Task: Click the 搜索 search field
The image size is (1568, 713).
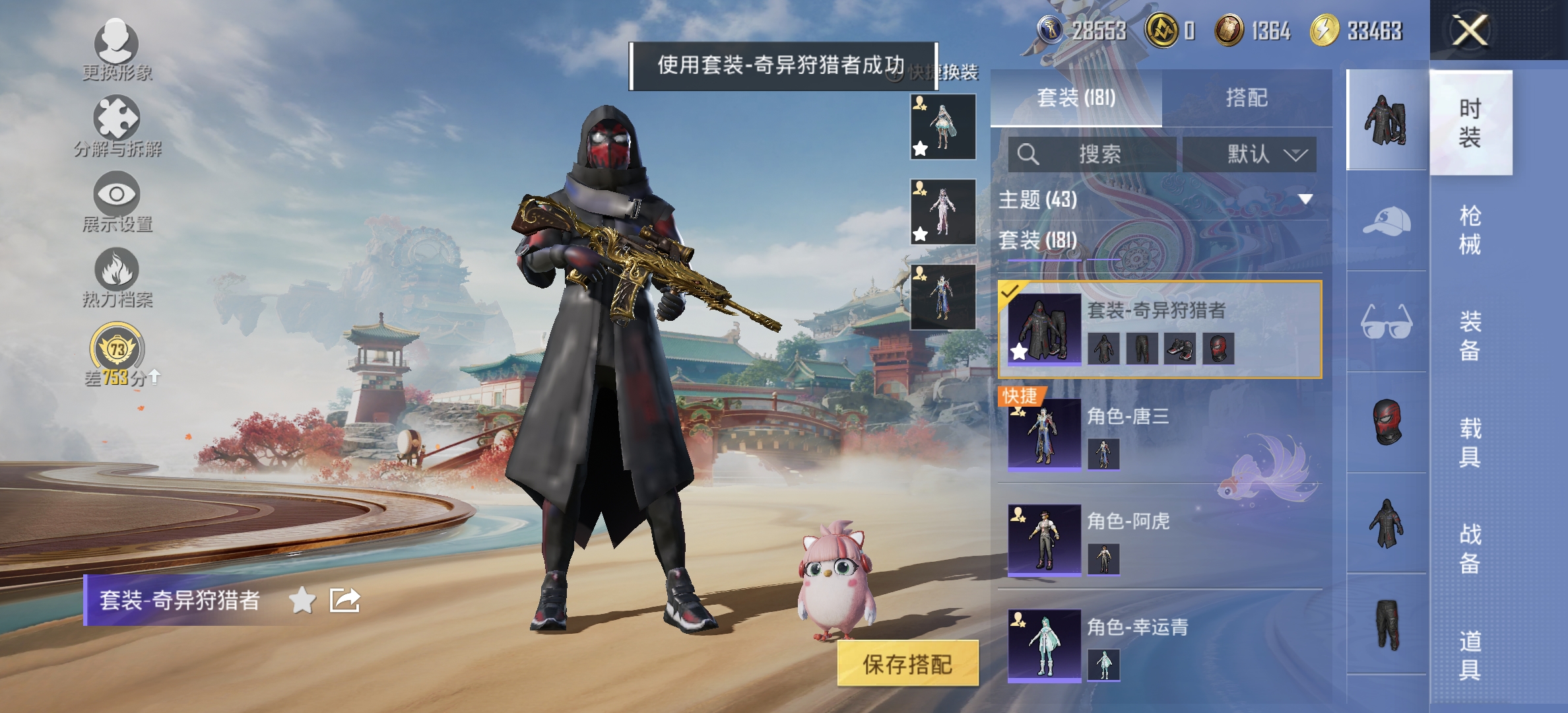Action: pyautogui.click(x=1102, y=153)
